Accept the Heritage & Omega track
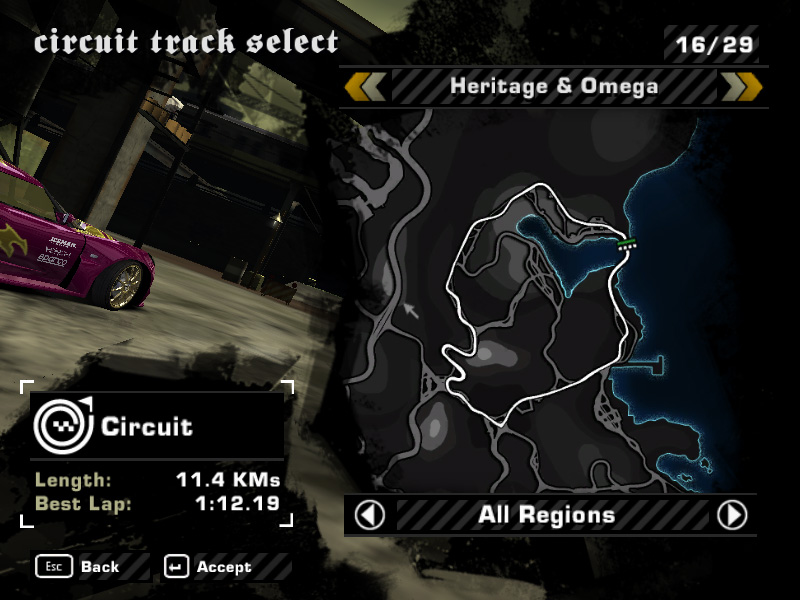 click(211, 567)
